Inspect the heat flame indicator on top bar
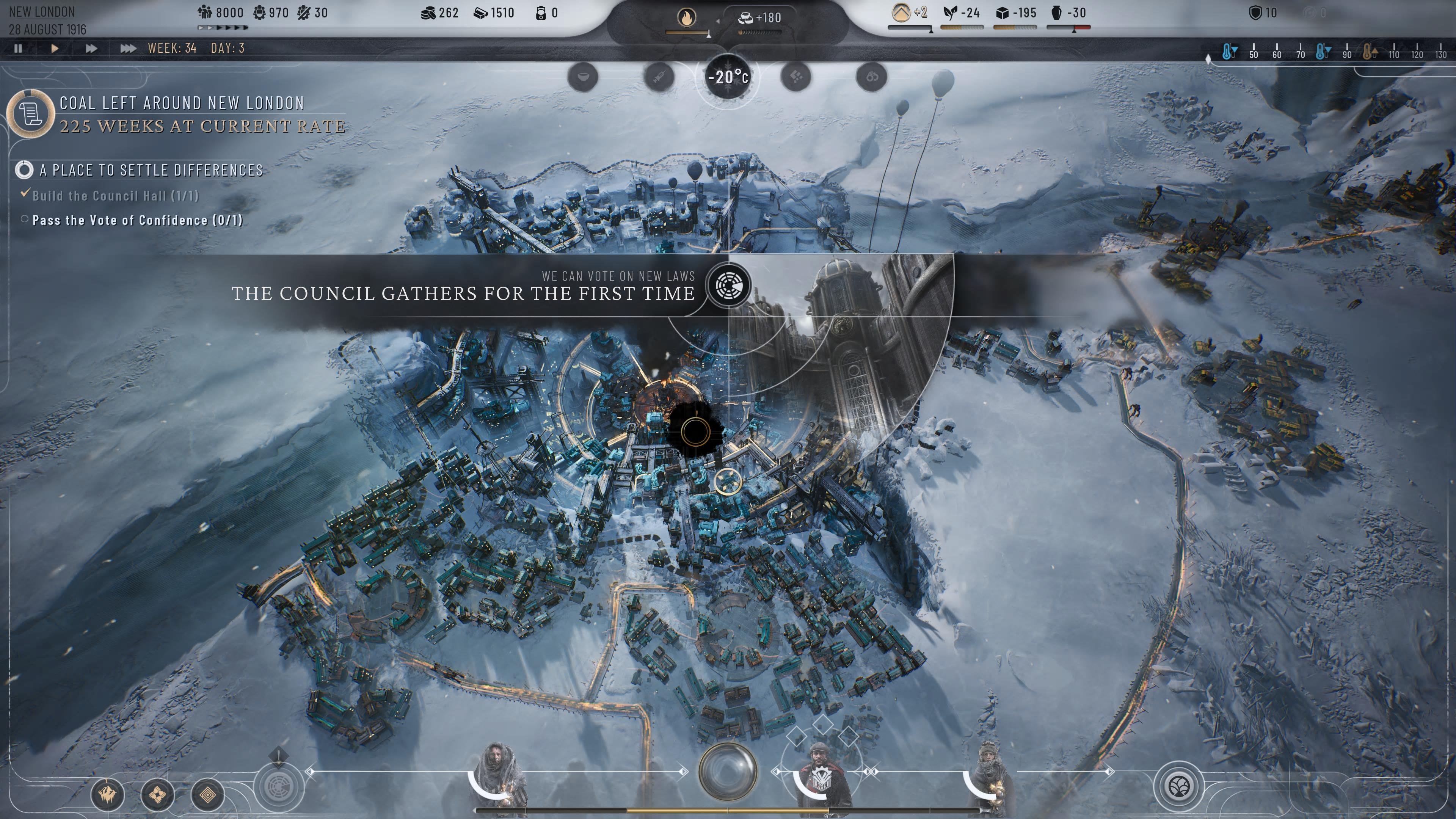The height and width of the screenshot is (819, 1456). pos(686,17)
